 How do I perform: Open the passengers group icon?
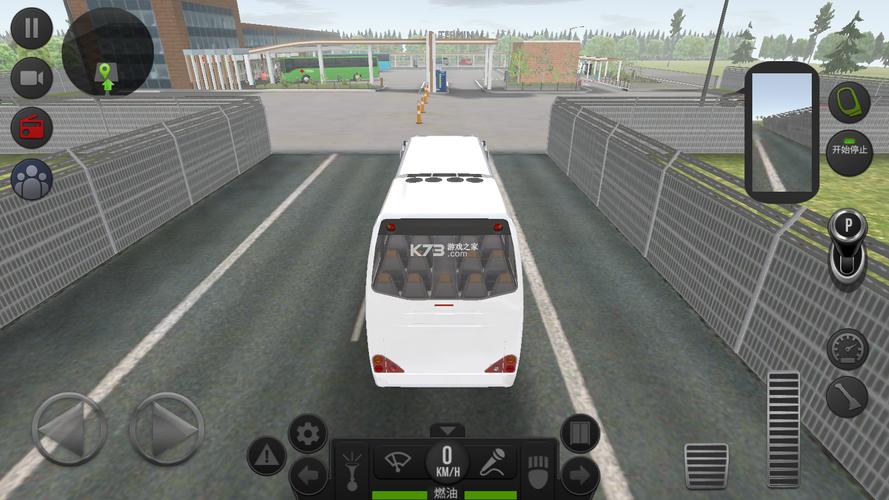31,179
